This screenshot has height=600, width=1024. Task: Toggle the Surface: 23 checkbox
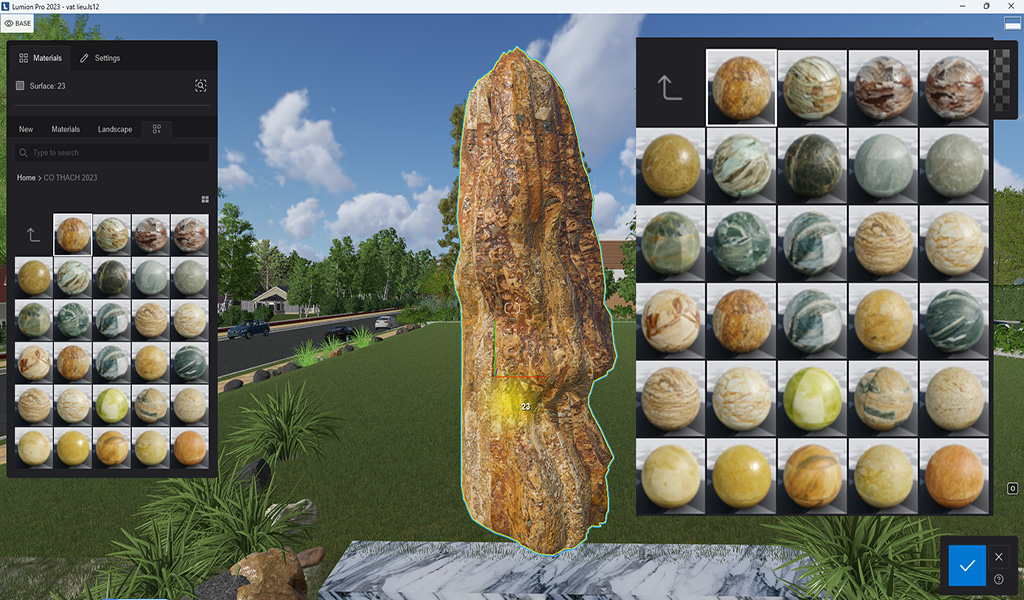(x=20, y=86)
